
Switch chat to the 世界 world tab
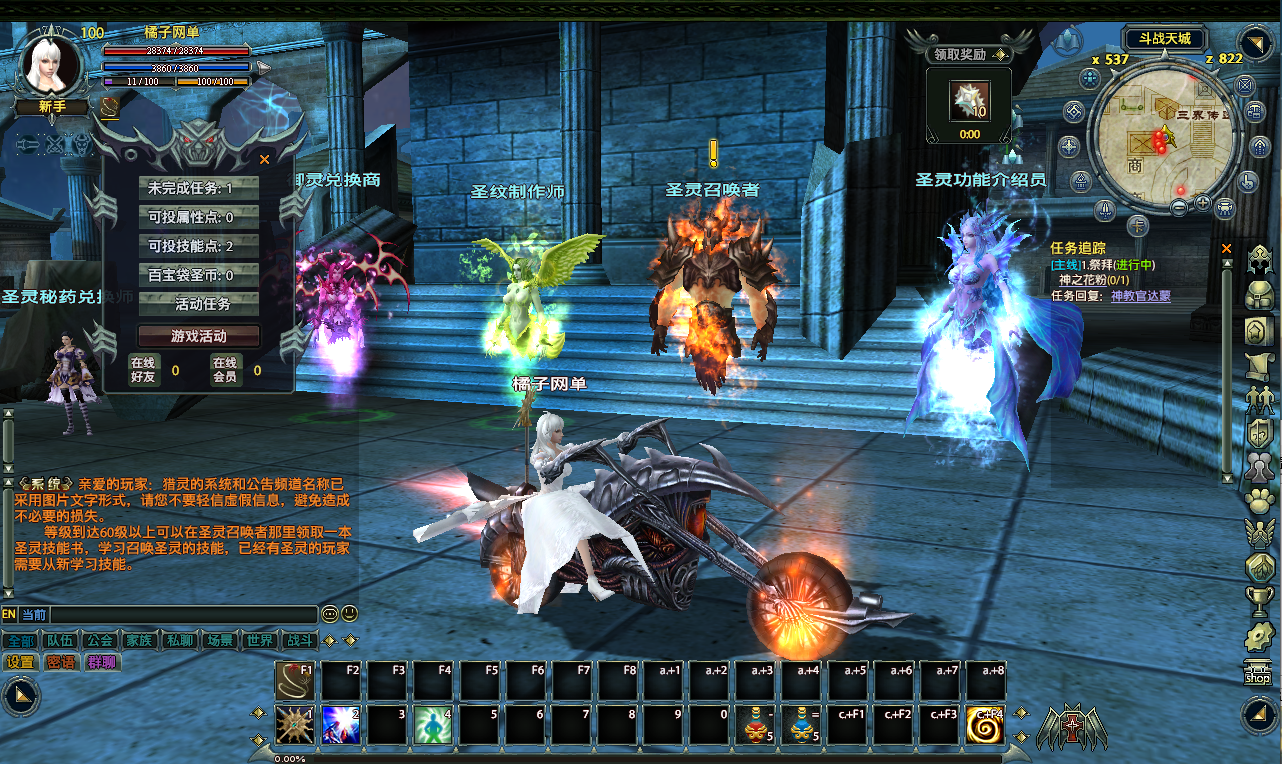[260, 641]
